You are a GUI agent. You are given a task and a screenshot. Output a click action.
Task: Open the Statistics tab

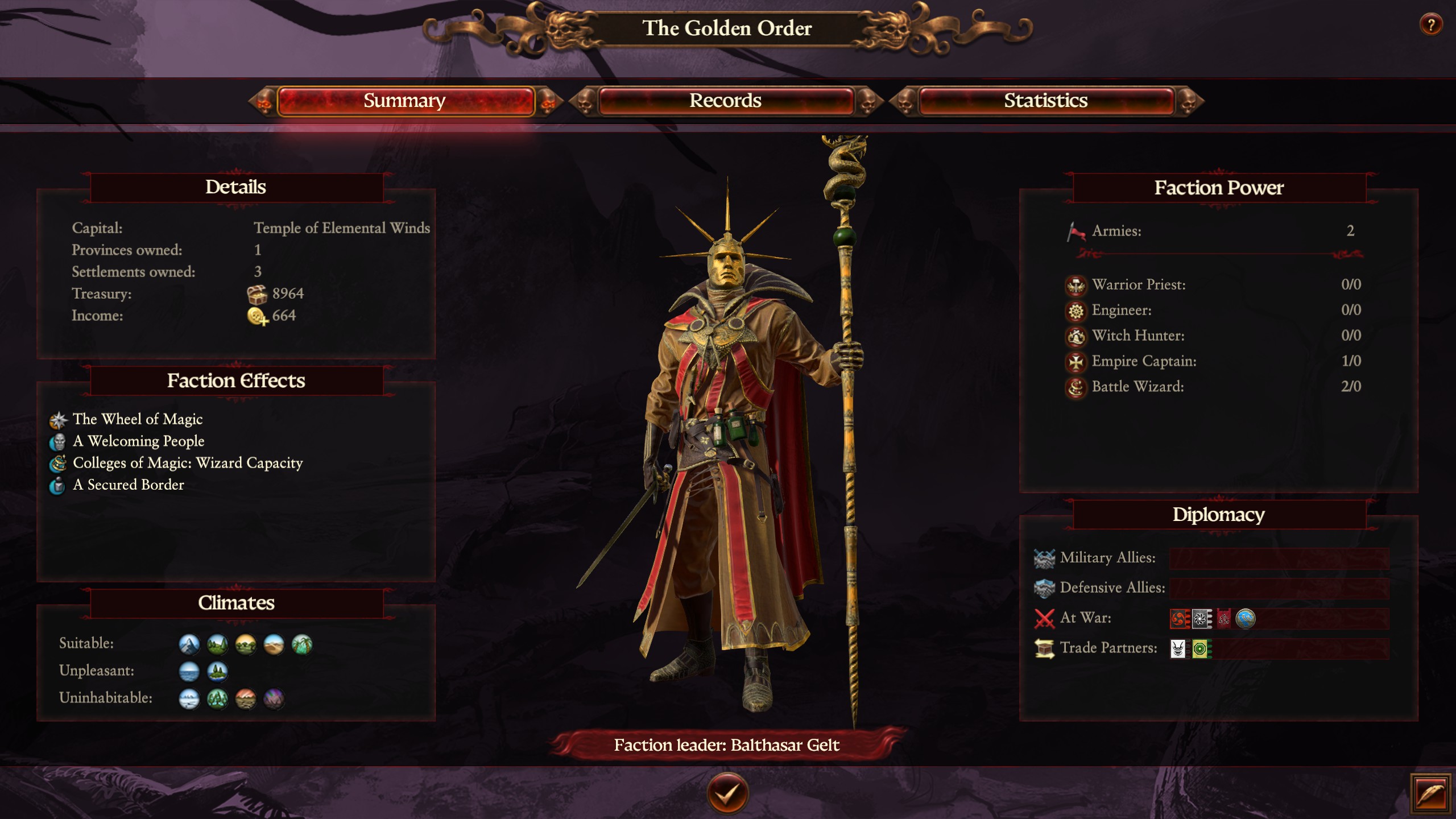[x=1046, y=101]
